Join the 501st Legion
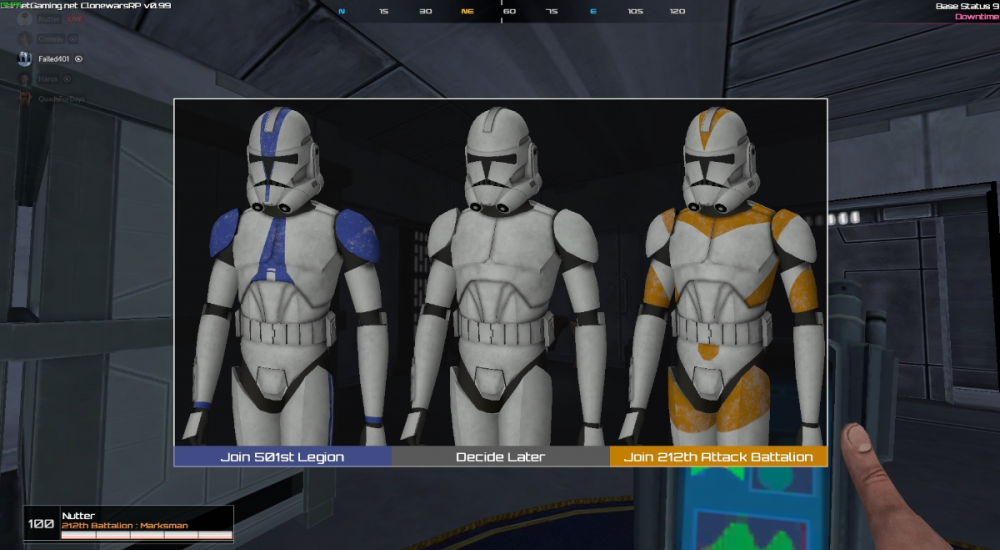Screen dimensions: 1000x550 click(x=282, y=457)
